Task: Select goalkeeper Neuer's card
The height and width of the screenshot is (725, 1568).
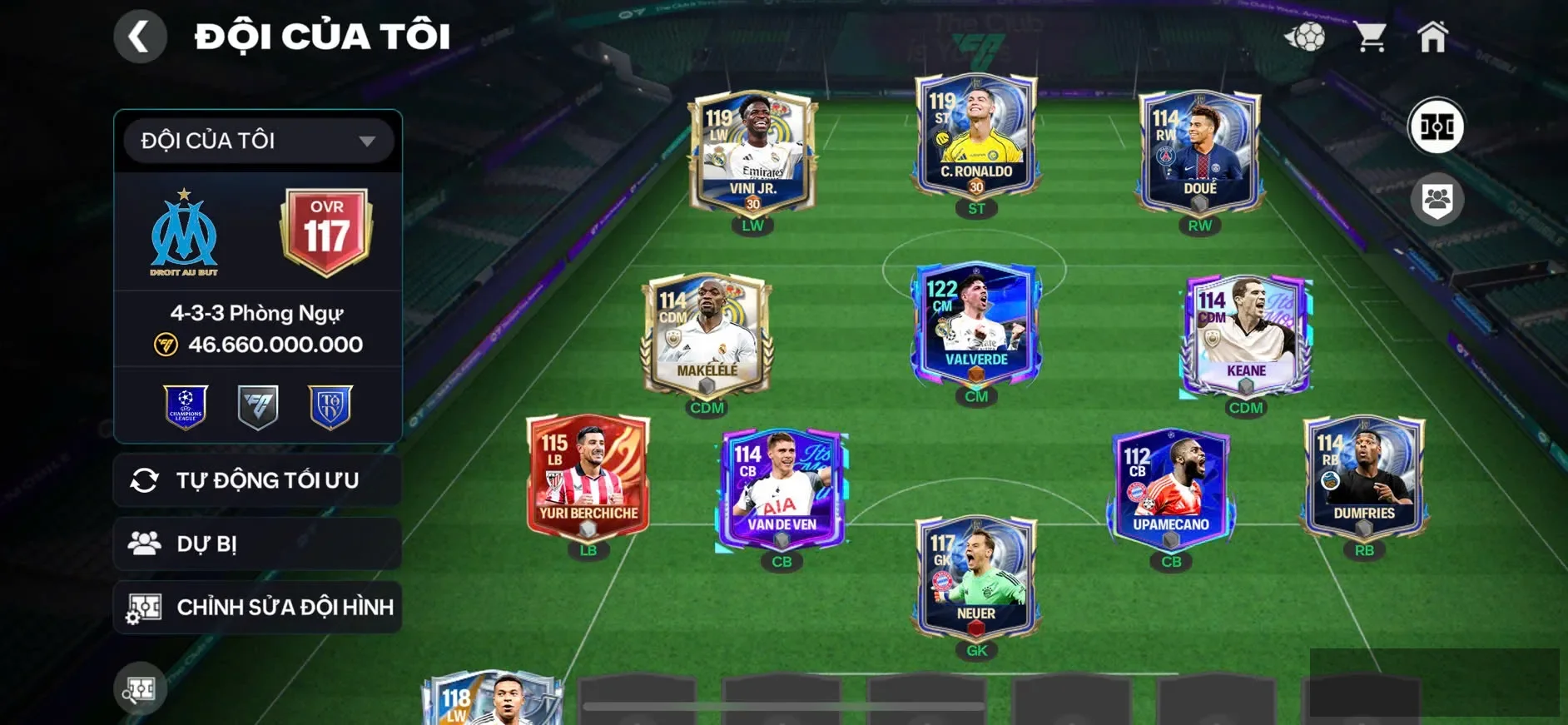Action: click(976, 578)
